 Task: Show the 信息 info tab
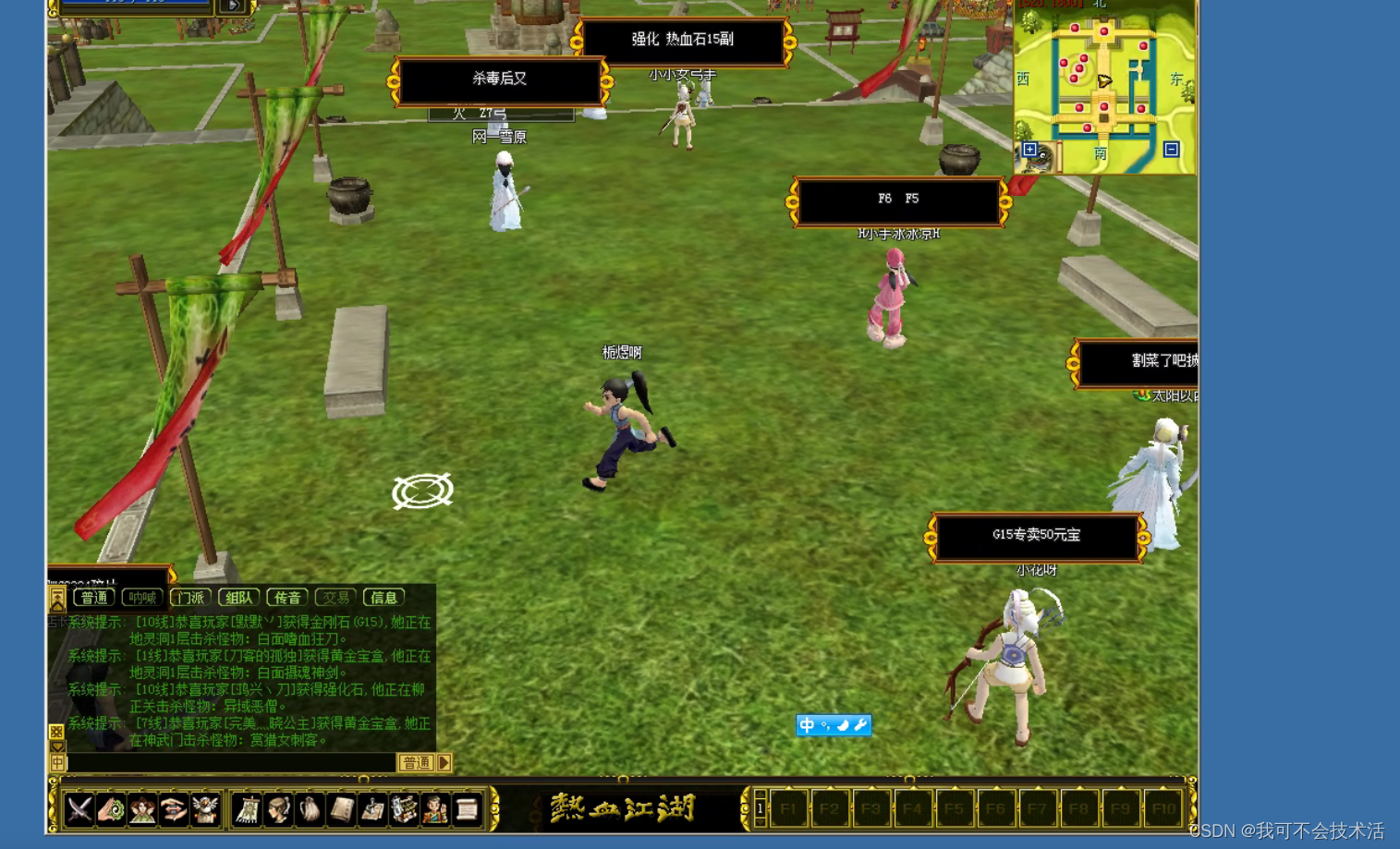pyautogui.click(x=383, y=598)
